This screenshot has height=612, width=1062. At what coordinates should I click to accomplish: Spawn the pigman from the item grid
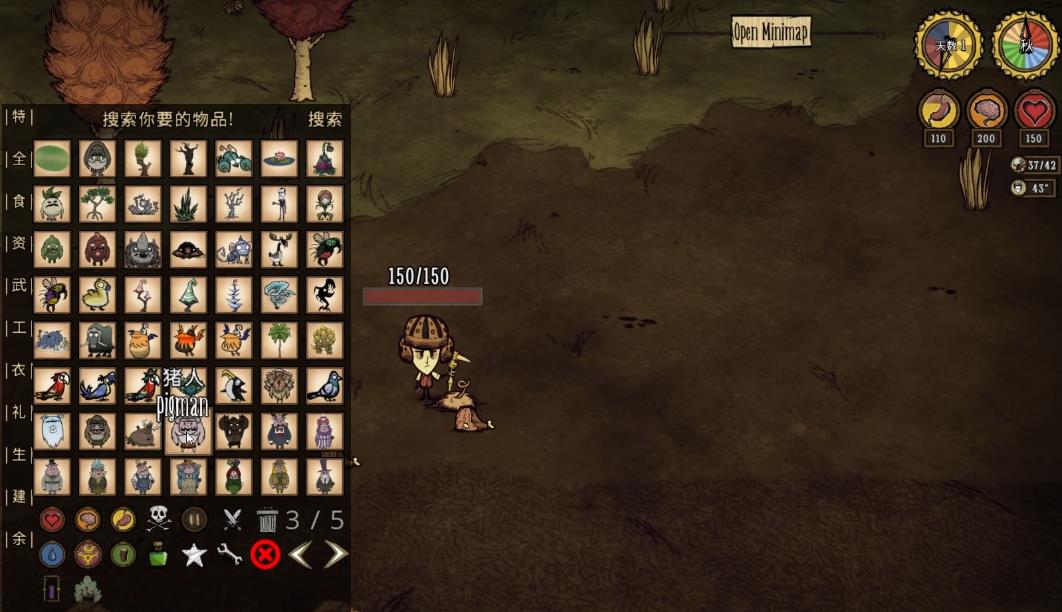(x=189, y=432)
